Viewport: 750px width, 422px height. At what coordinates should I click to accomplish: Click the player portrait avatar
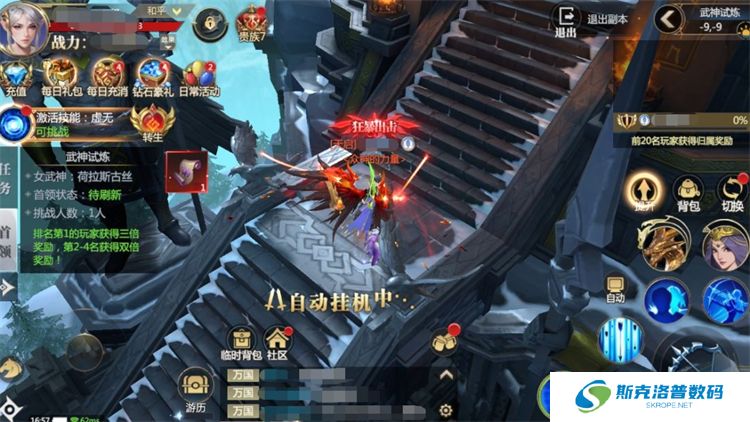point(24,26)
